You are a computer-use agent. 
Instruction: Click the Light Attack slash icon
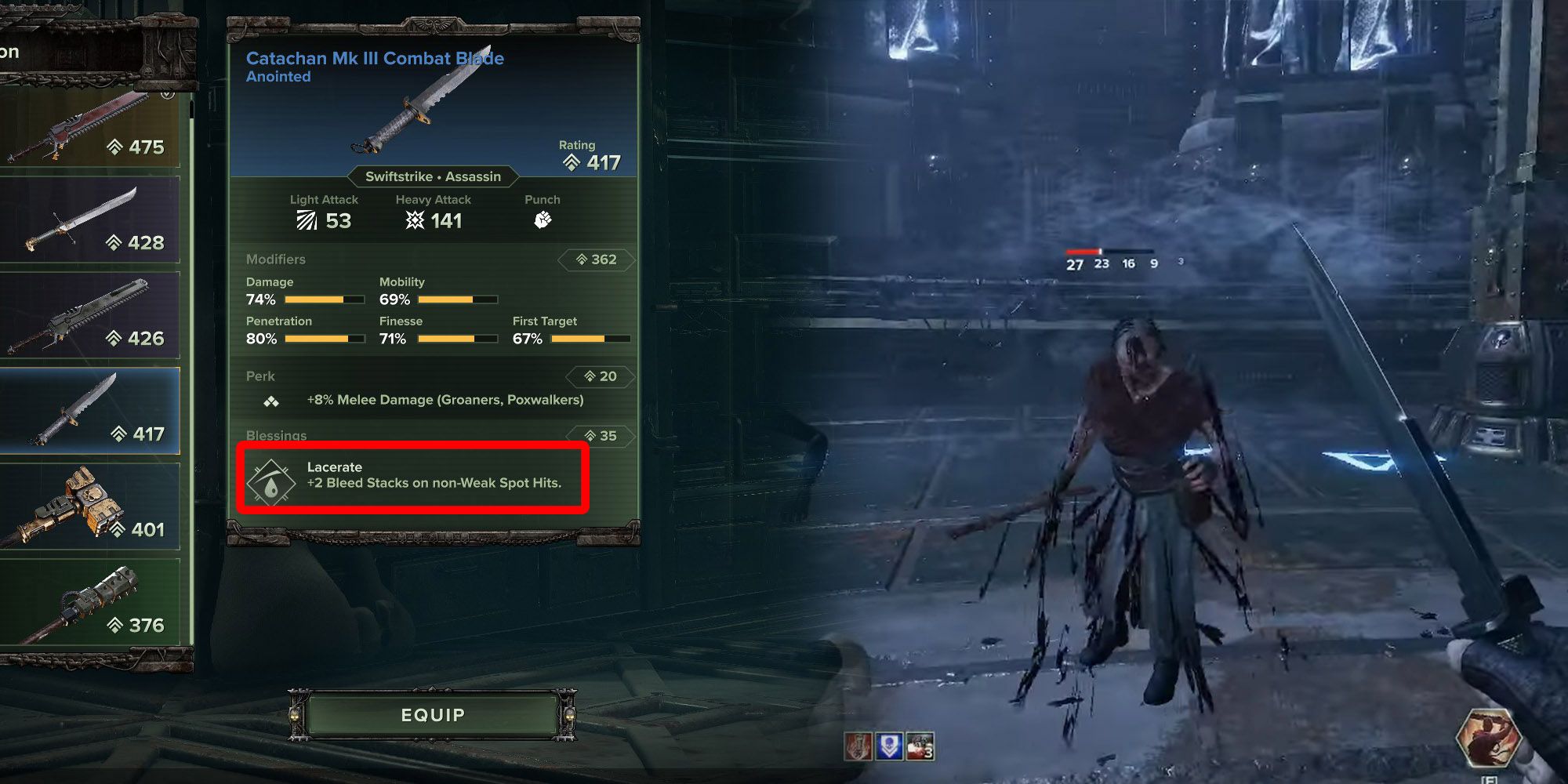tap(307, 220)
